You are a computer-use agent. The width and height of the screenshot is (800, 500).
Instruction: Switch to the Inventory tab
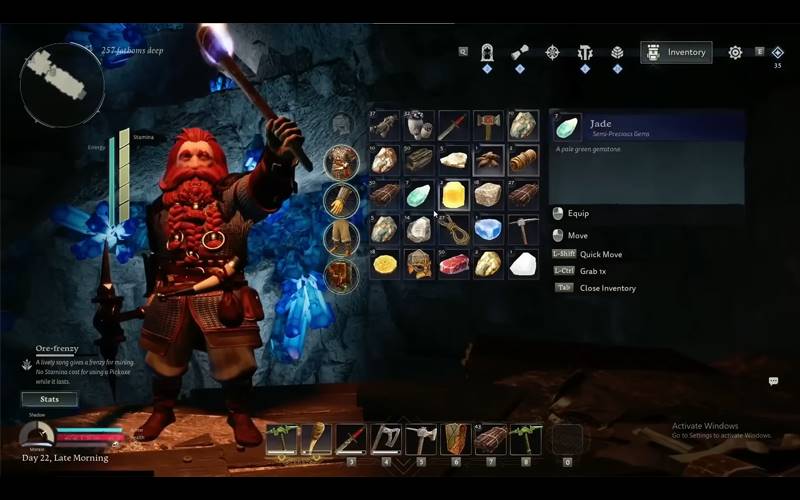tap(677, 52)
